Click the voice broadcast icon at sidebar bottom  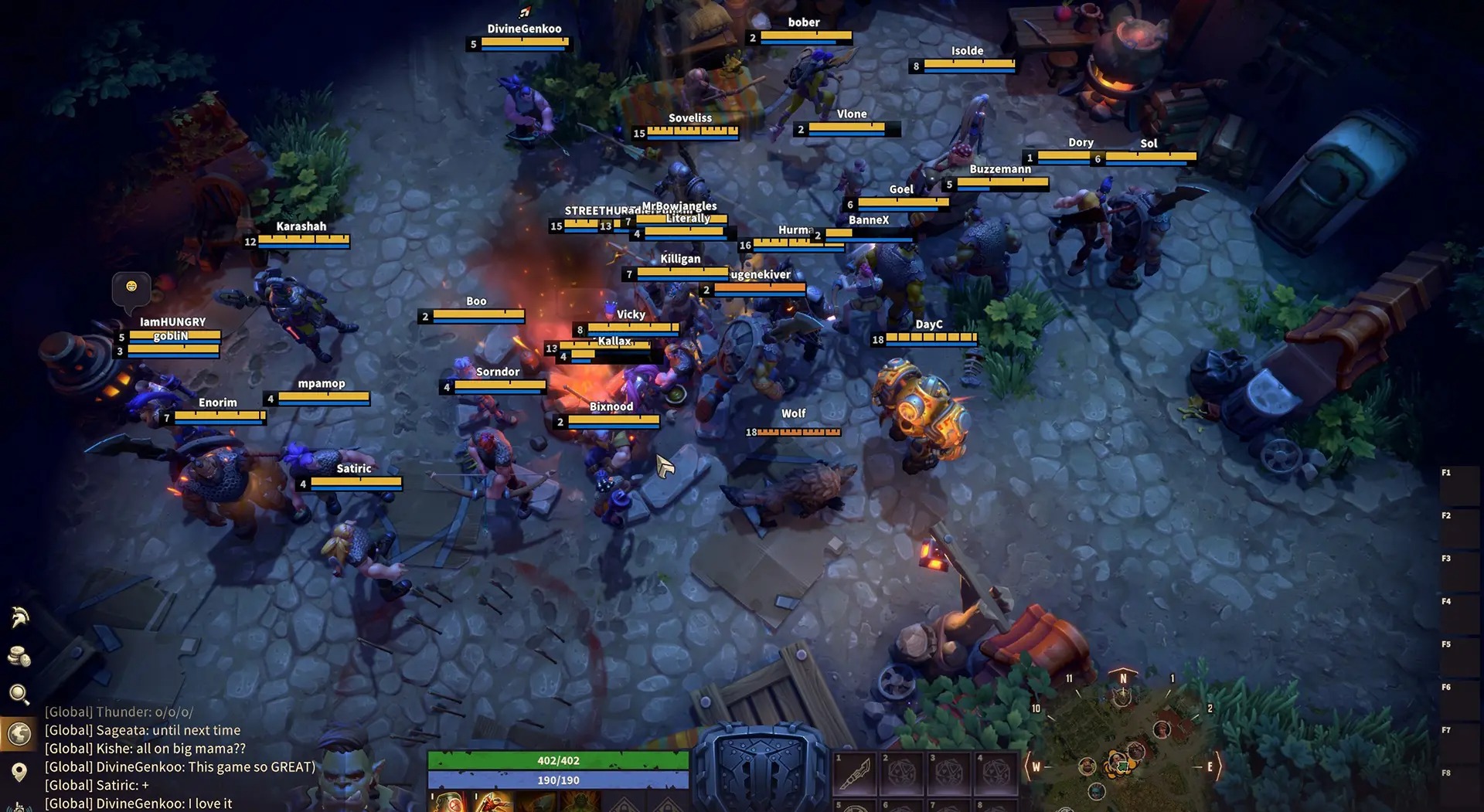[x=19, y=807]
